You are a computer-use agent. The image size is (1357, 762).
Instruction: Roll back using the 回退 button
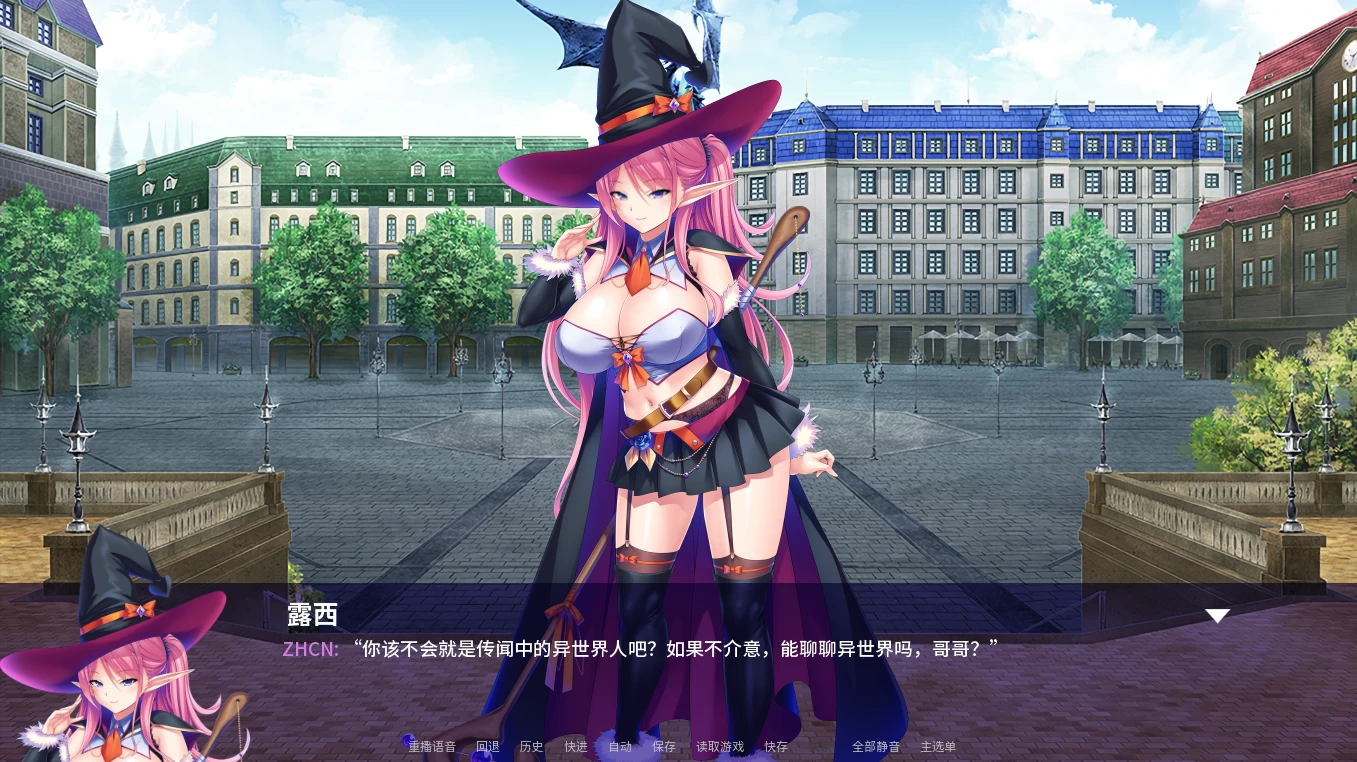[487, 747]
